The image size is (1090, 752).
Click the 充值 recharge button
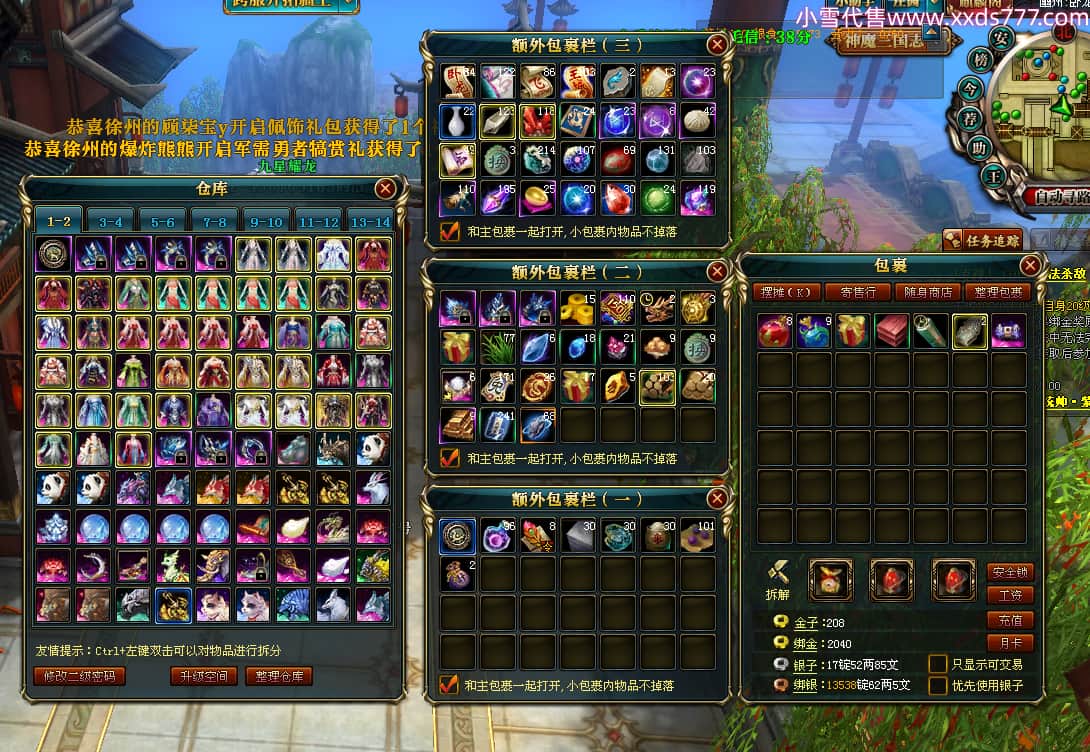[x=1010, y=620]
